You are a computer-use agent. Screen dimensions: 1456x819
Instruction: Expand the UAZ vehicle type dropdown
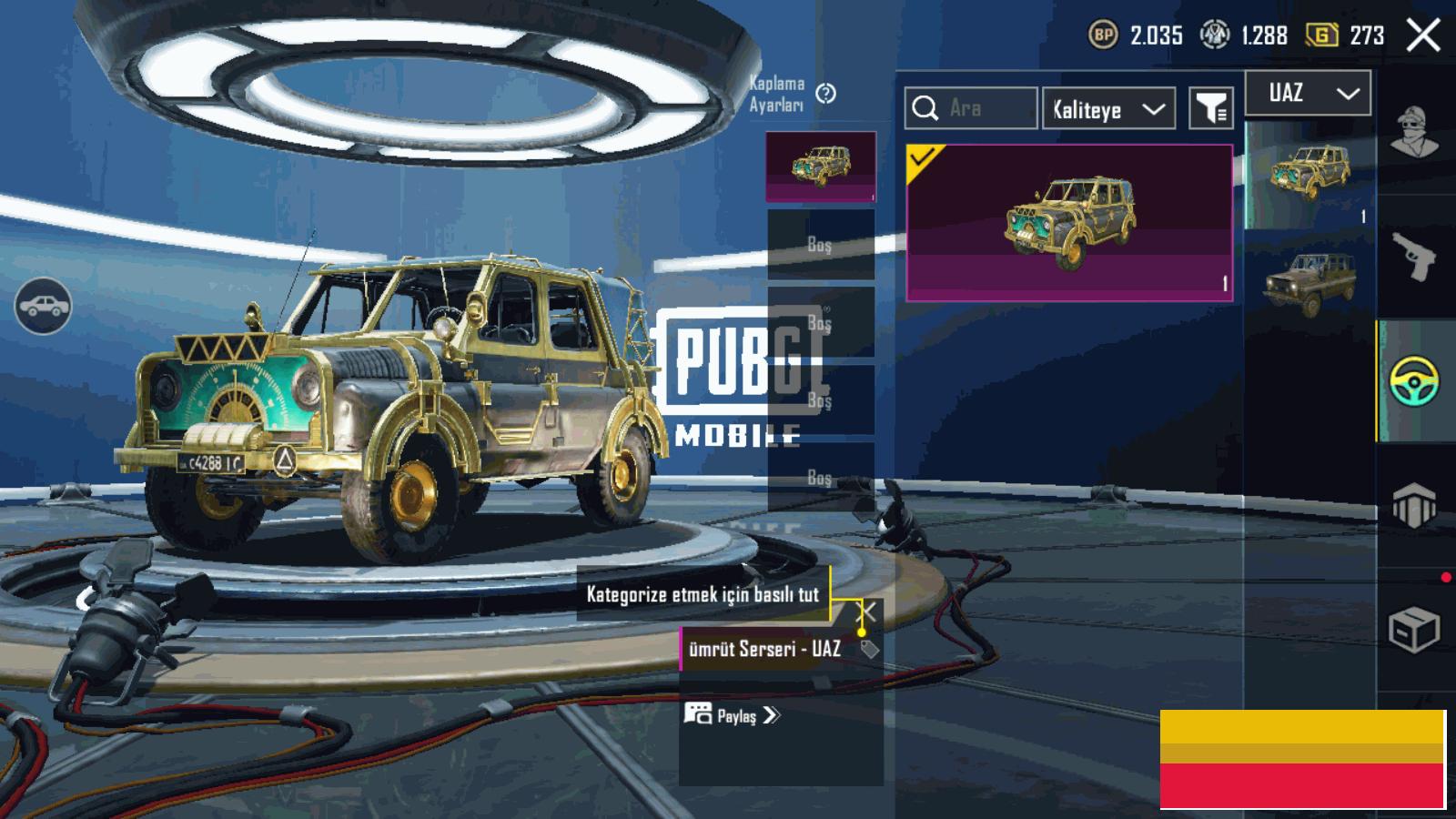pyautogui.click(x=1308, y=93)
